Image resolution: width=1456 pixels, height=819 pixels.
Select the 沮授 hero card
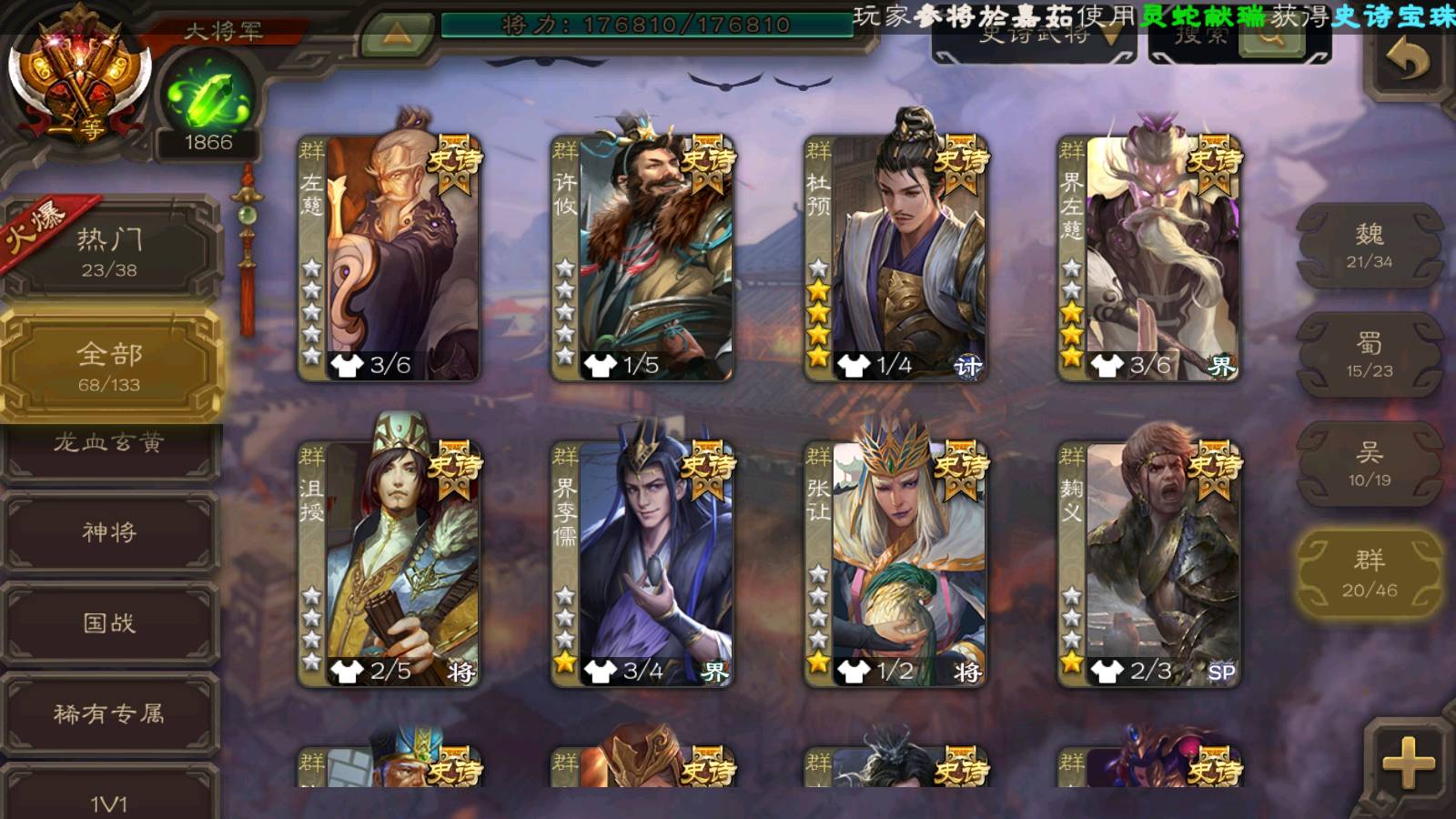(389, 563)
